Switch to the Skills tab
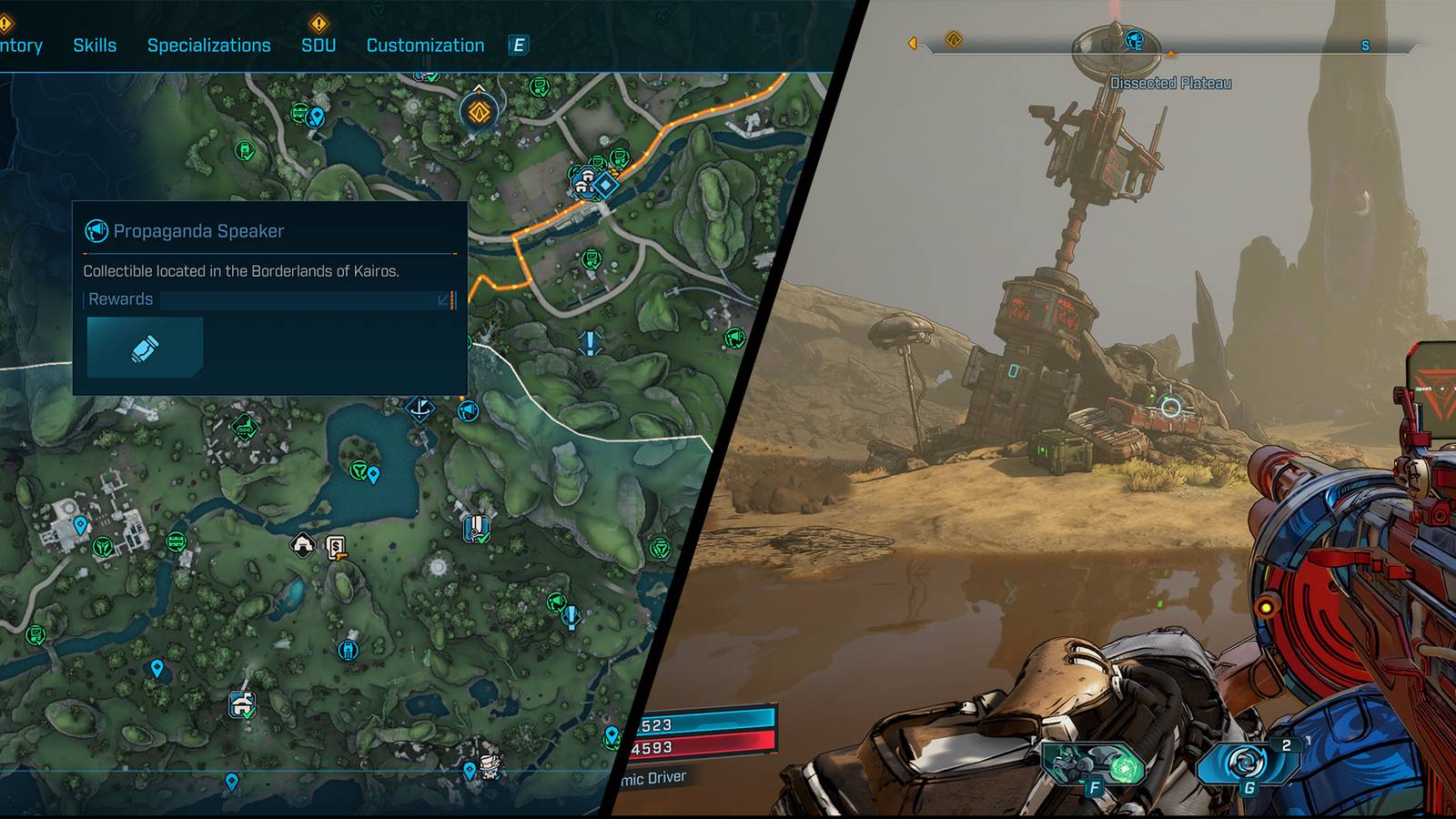 96,45
